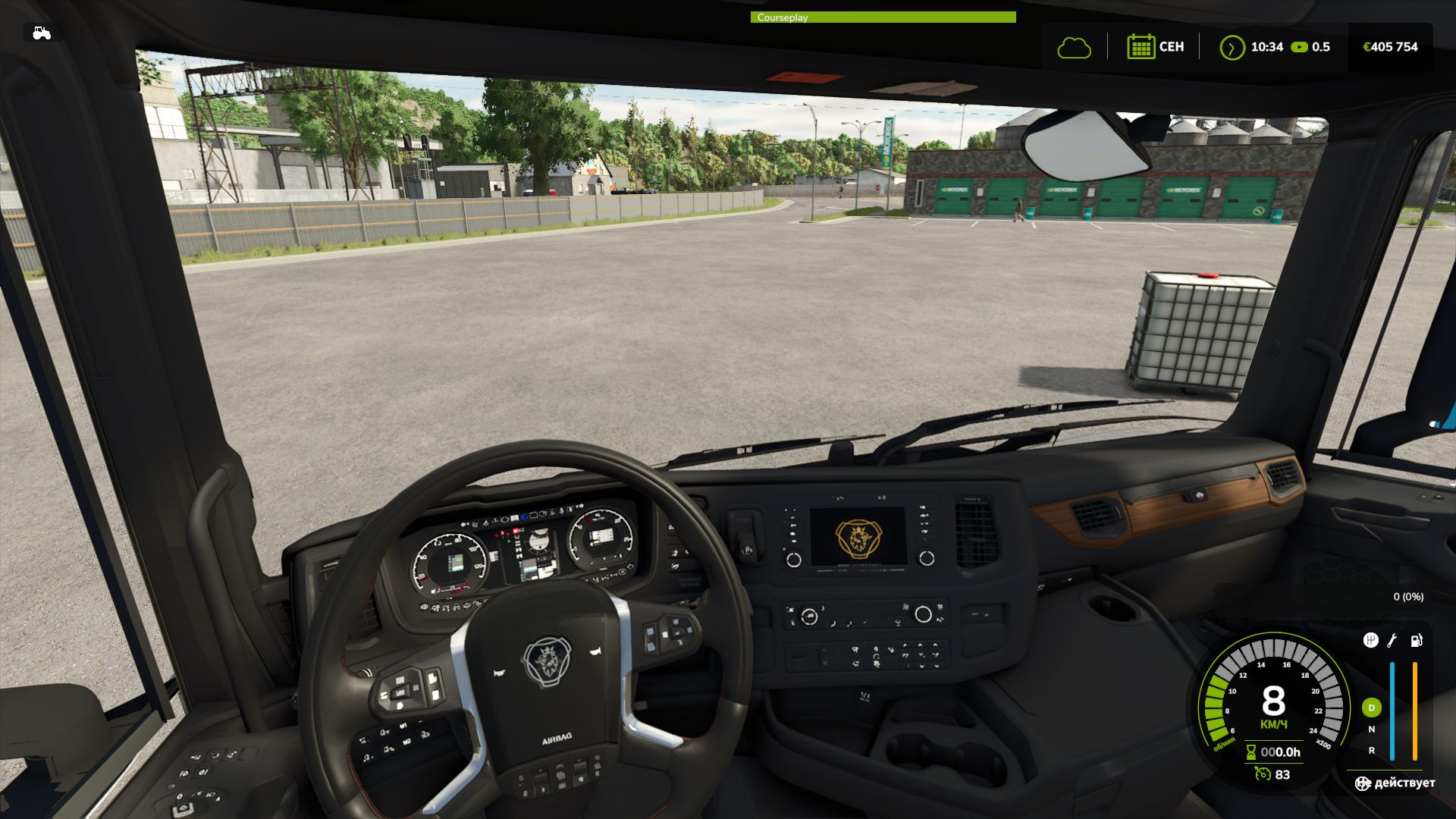Click the calendar month icon
The width and height of the screenshot is (1456, 819).
(1140, 47)
